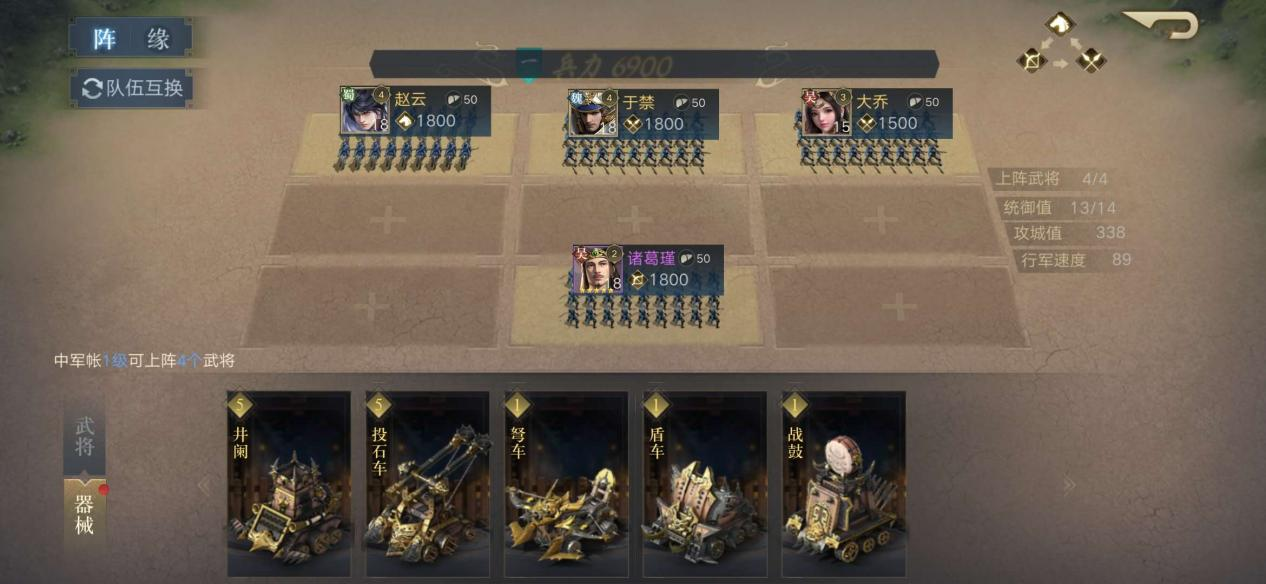Go back with the return arrow
This screenshot has width=1266, height=584.
pyautogui.click(x=1163, y=24)
